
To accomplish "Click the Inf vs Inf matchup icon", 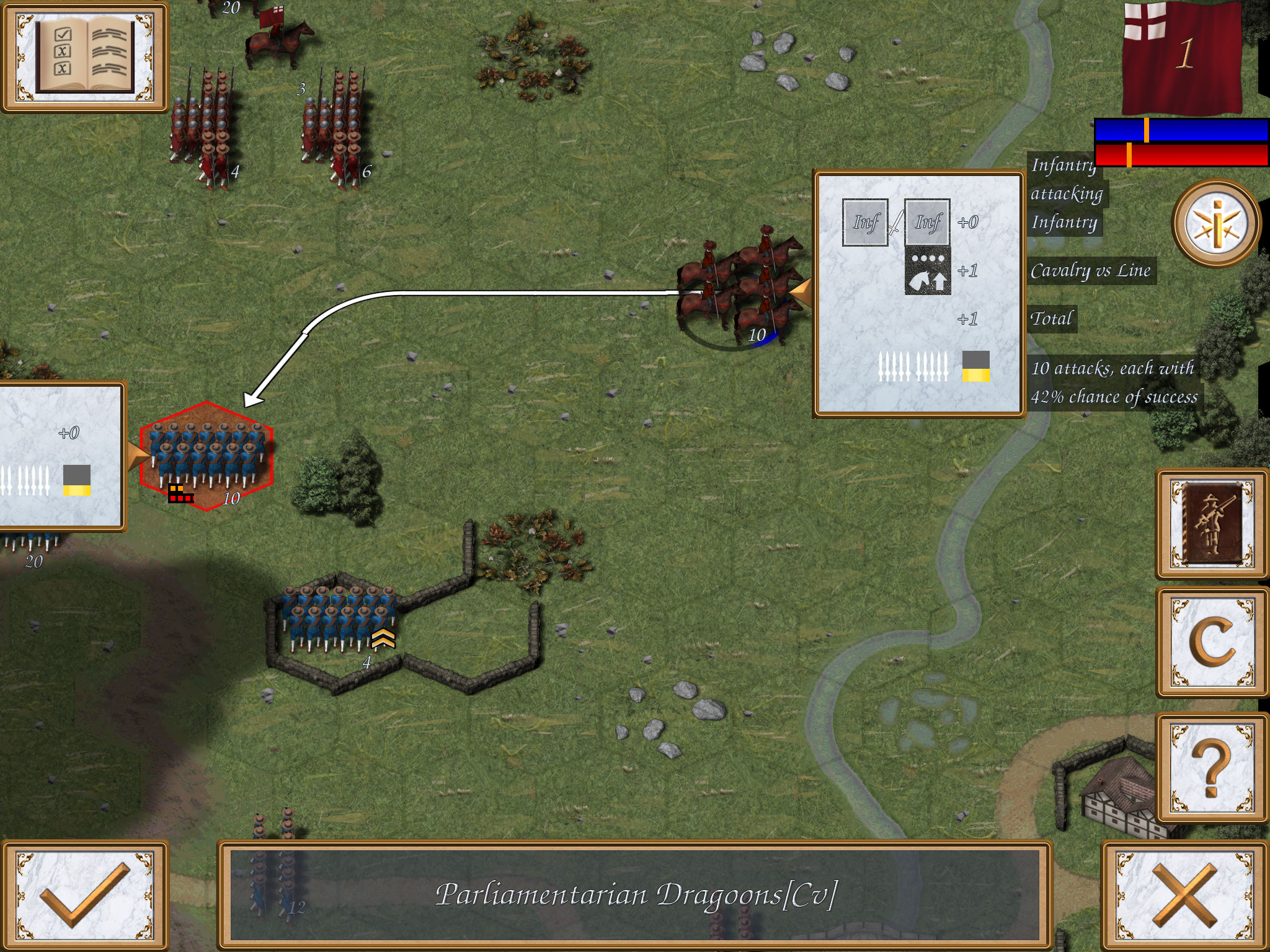I will tap(896, 221).
